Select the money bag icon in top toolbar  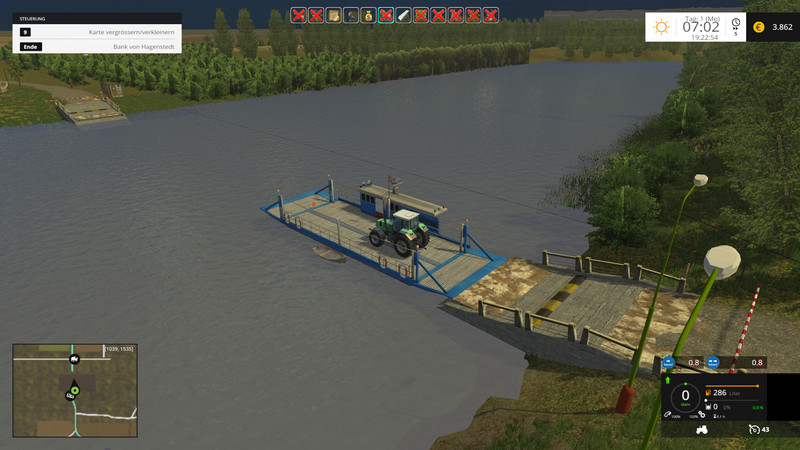tap(368, 15)
